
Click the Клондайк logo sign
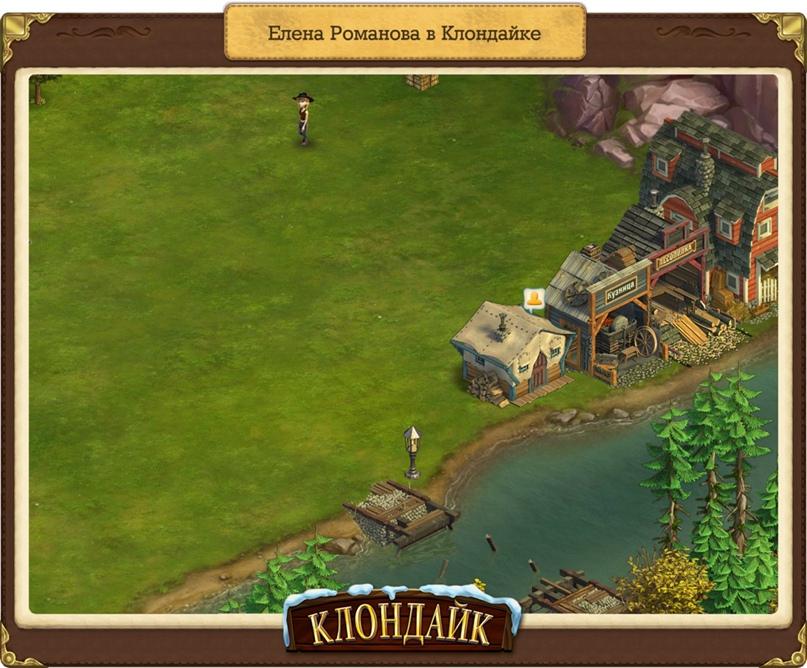[402, 624]
